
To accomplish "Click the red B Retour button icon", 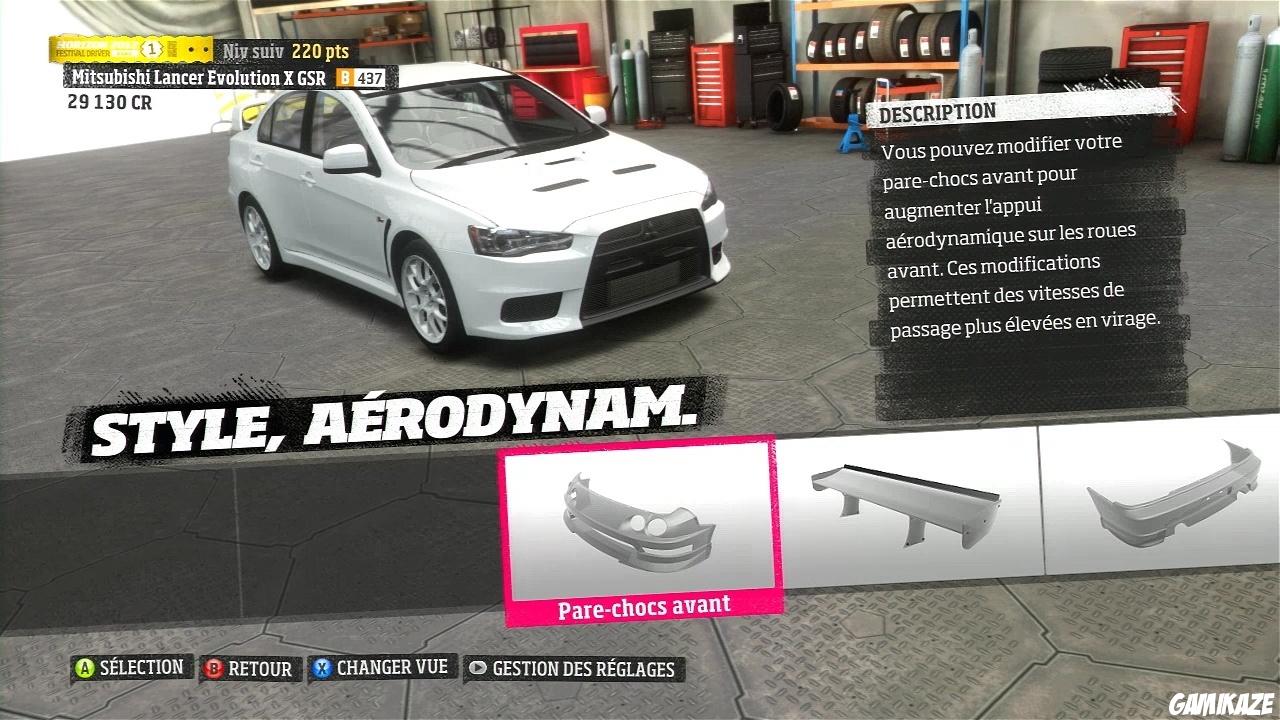I will tap(210, 668).
